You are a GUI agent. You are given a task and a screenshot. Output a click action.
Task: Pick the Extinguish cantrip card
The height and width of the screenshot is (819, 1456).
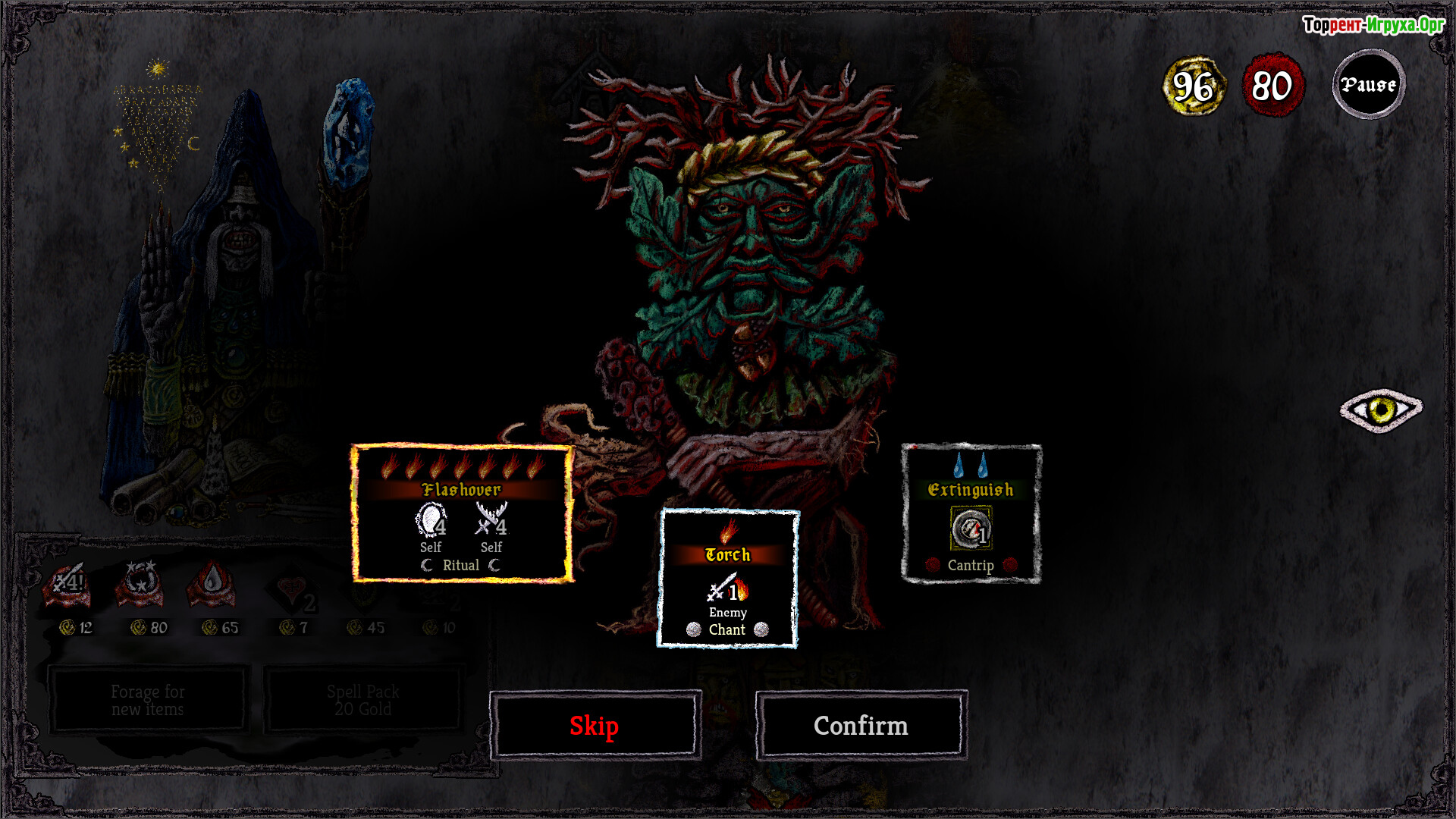click(971, 514)
